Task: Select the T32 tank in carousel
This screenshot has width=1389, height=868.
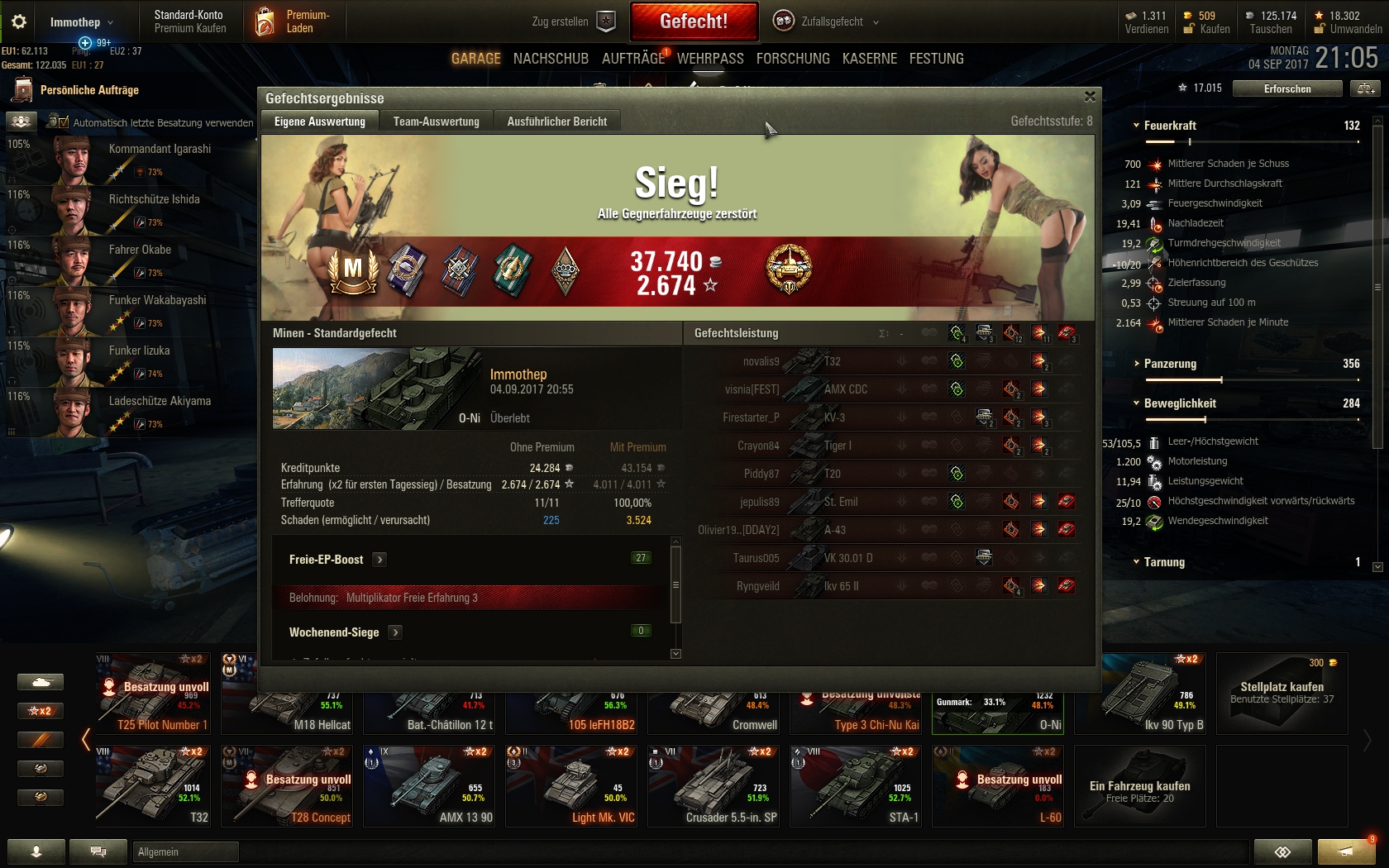Action: [x=153, y=785]
